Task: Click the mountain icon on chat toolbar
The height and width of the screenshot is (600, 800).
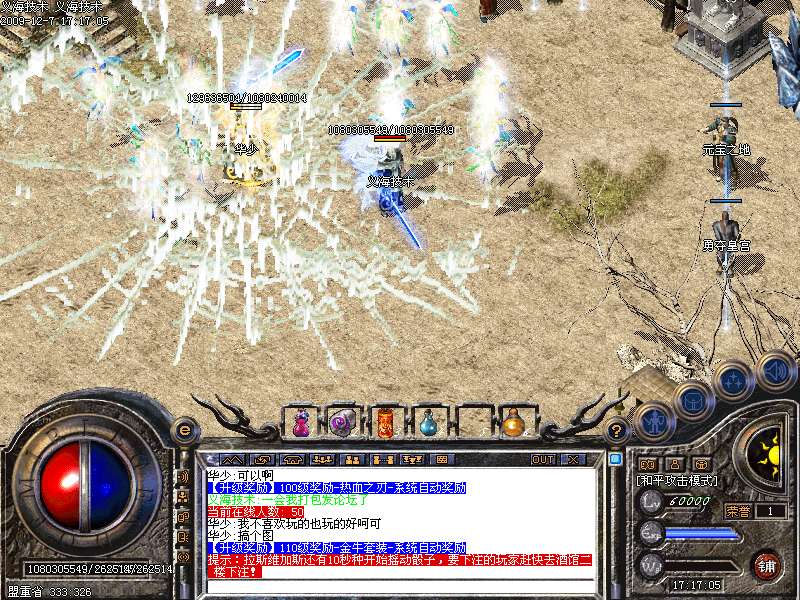Action: pos(235,459)
